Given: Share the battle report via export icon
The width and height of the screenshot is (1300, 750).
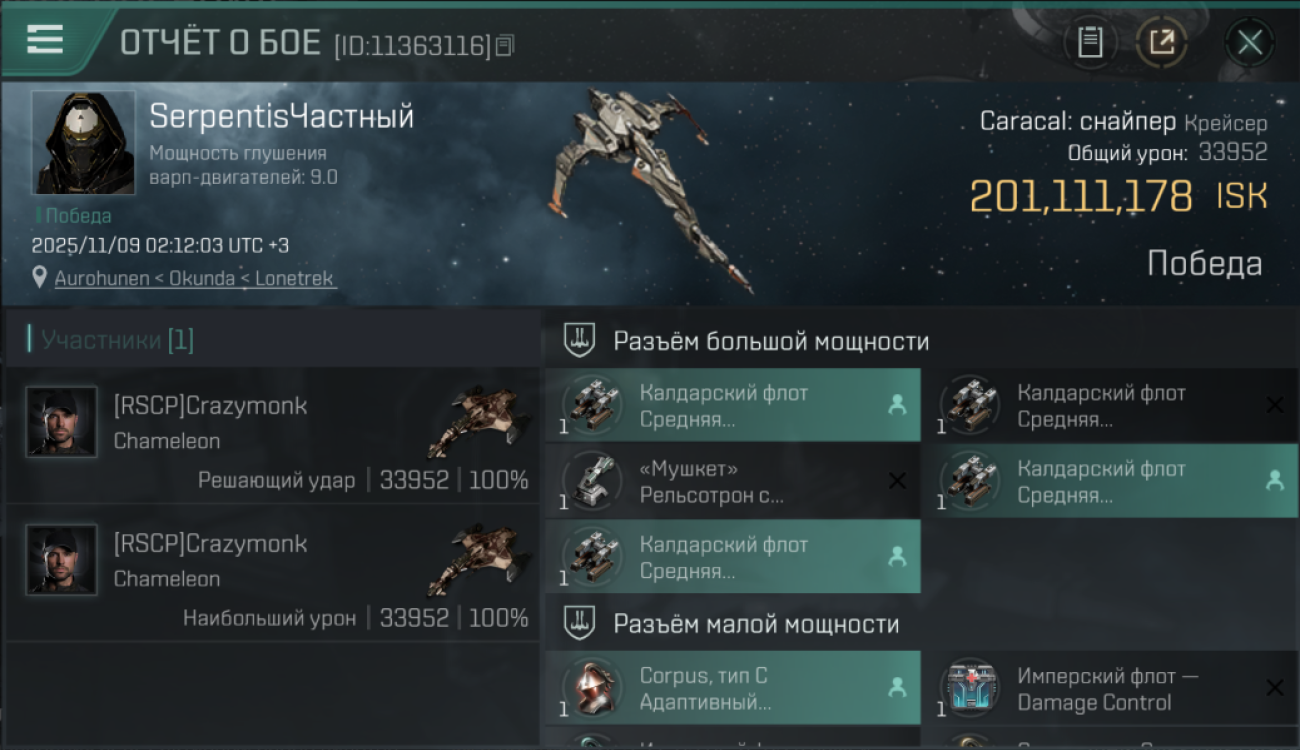Looking at the screenshot, I should [x=1163, y=42].
